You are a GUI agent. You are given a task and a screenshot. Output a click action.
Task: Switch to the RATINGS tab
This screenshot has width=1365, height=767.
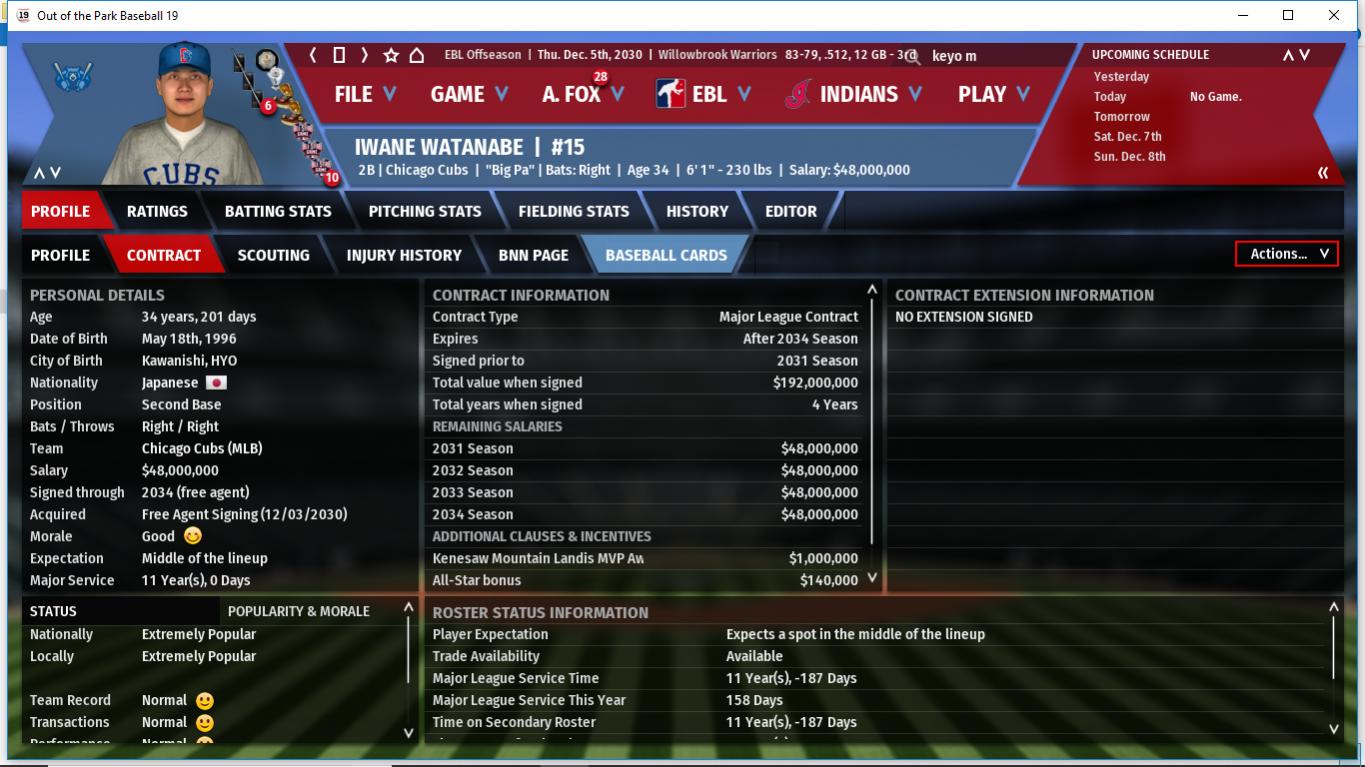(x=157, y=211)
